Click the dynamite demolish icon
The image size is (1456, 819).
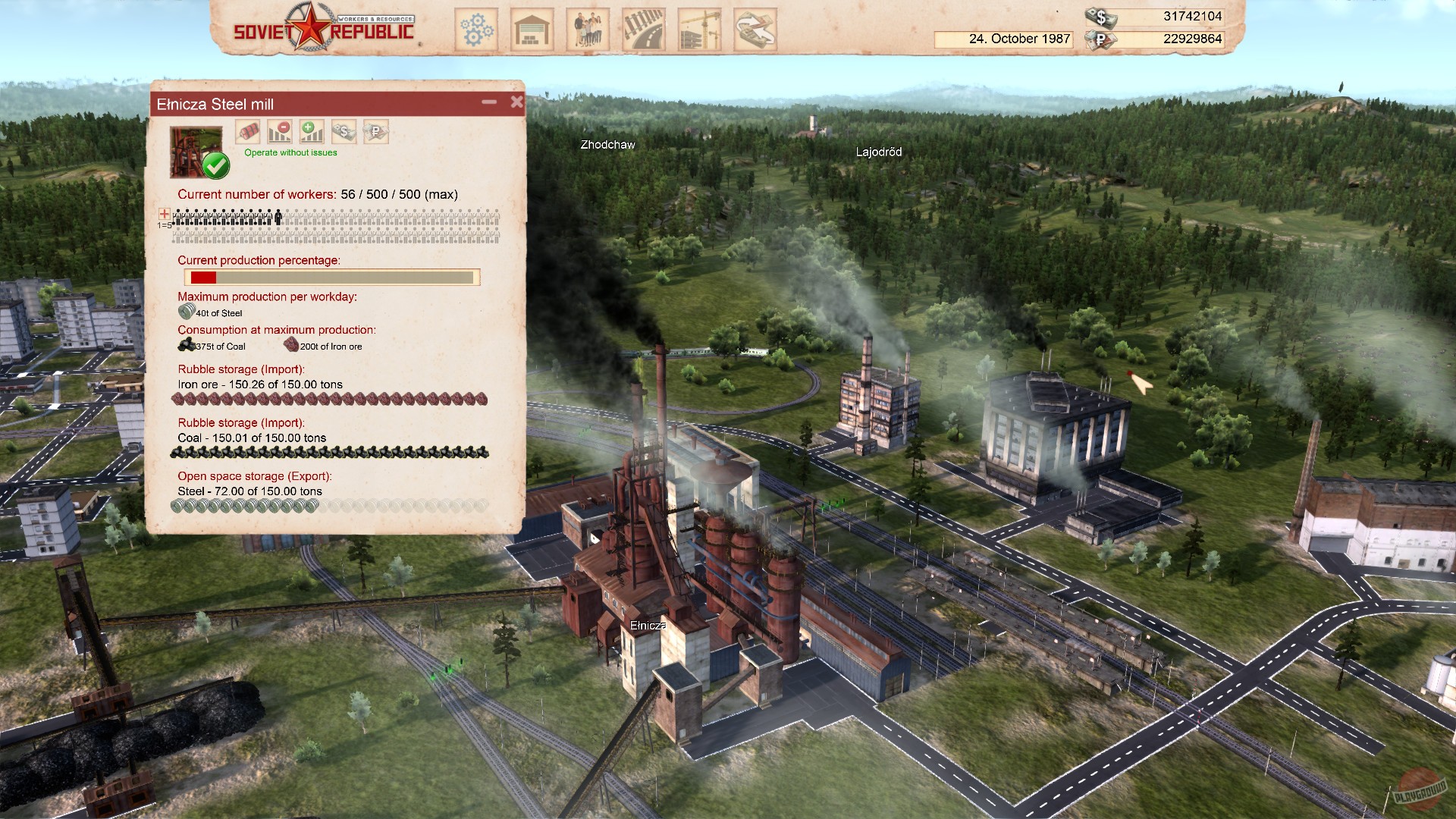[x=248, y=131]
